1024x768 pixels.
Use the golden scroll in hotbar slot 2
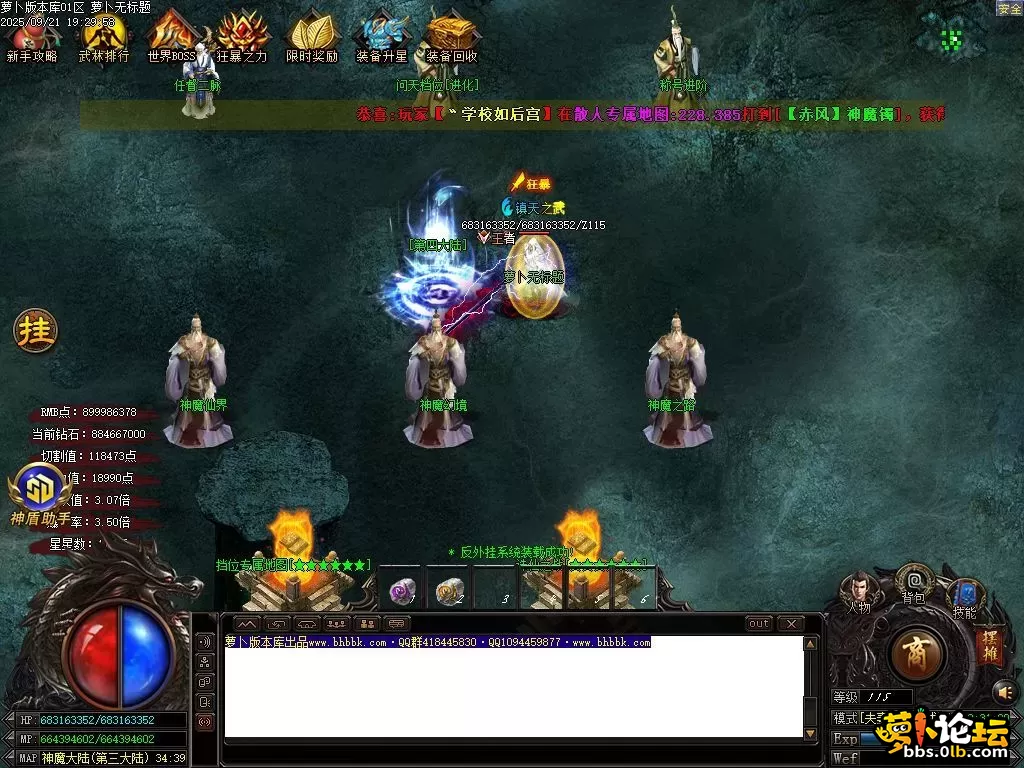pos(450,591)
